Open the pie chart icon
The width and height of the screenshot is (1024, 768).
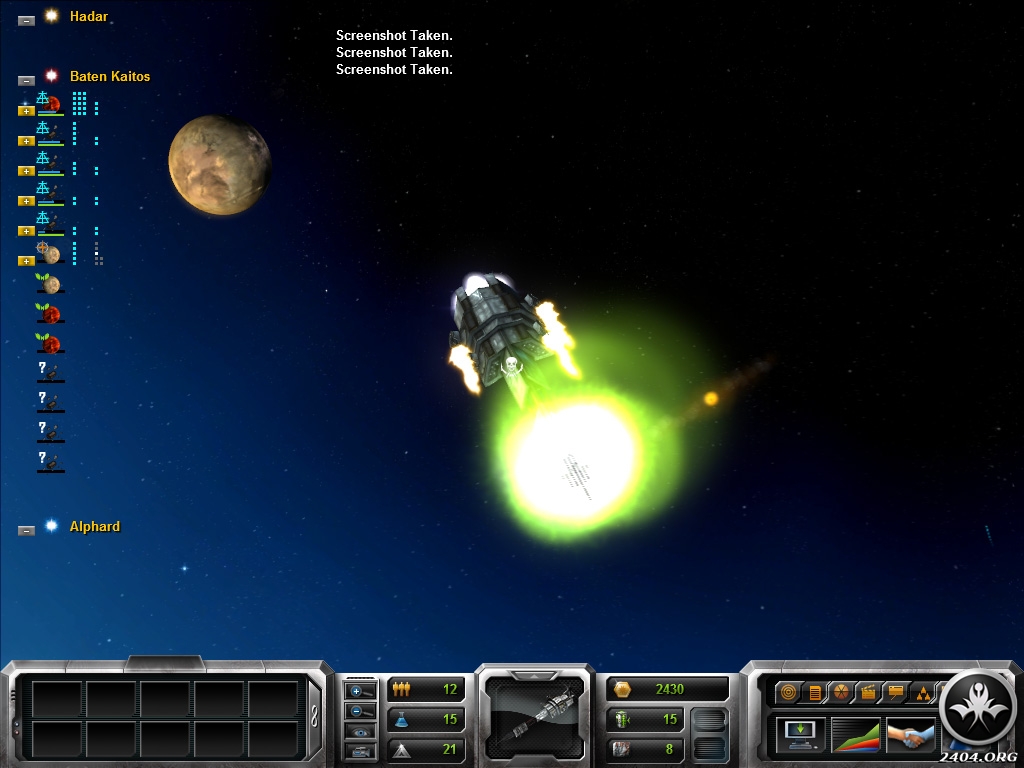coord(840,691)
